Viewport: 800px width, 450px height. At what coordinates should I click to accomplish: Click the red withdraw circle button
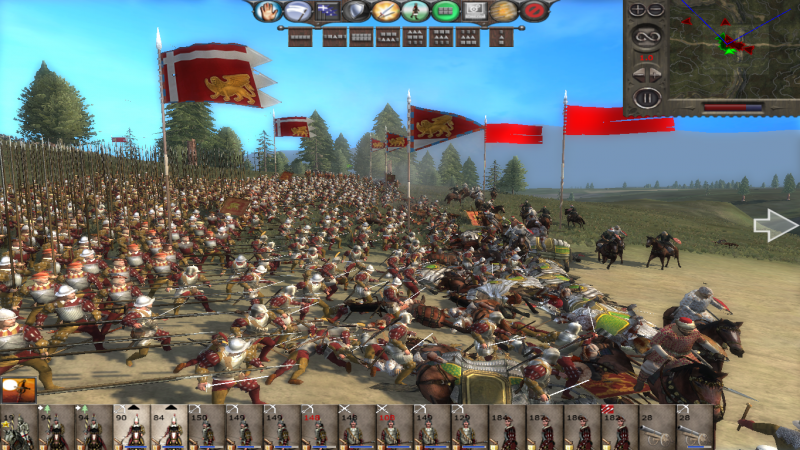click(x=535, y=11)
